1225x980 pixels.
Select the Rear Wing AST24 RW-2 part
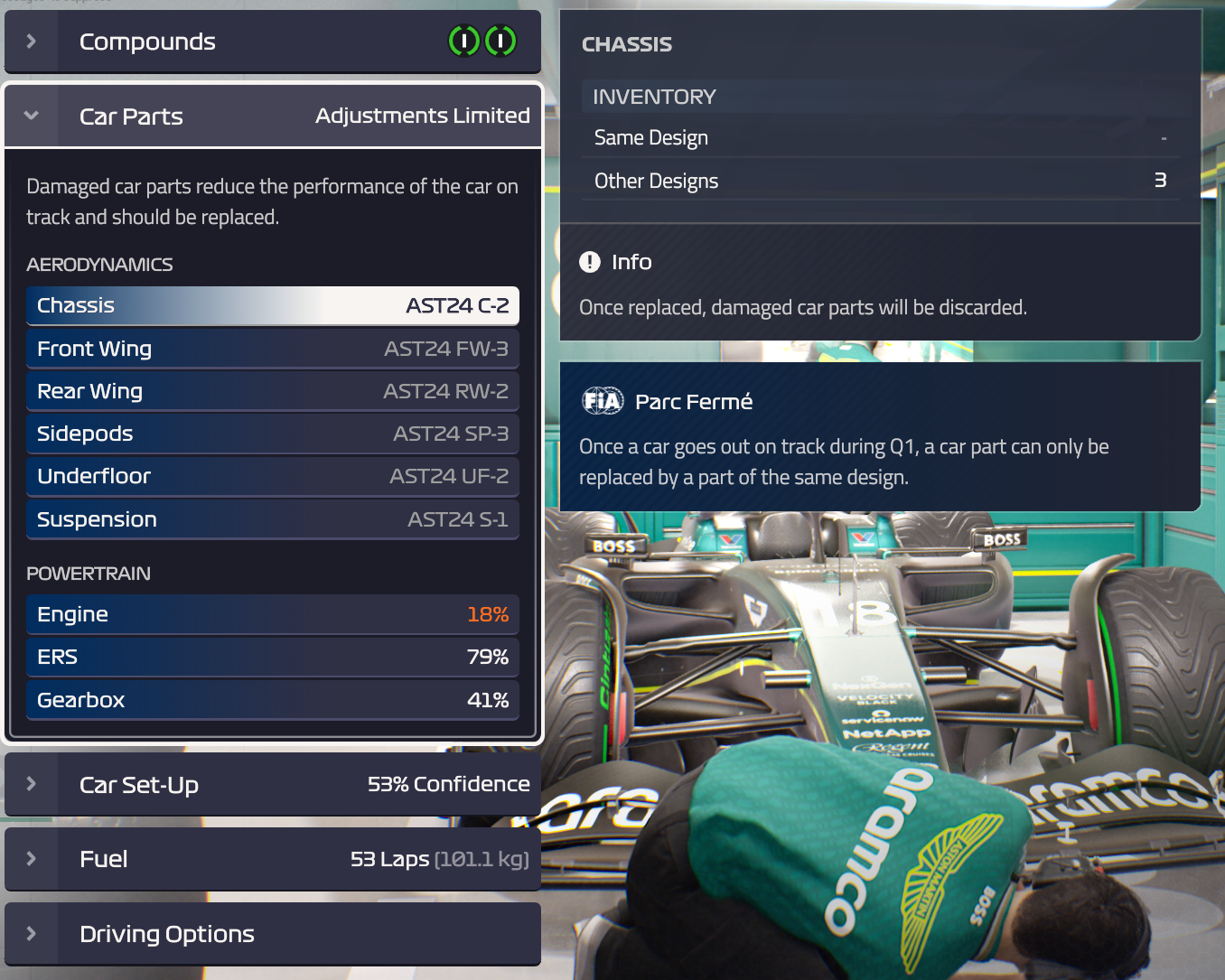[x=272, y=391]
